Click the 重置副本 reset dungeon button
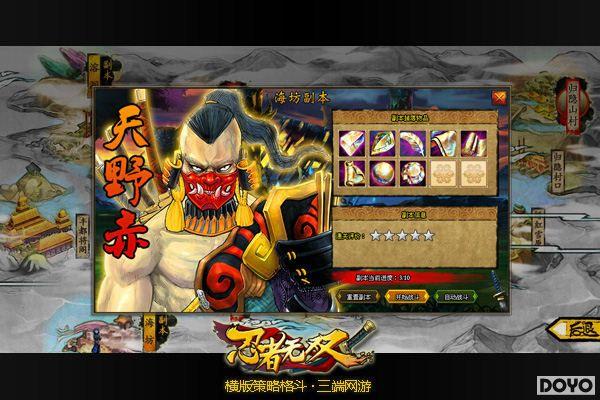 [x=357, y=297]
